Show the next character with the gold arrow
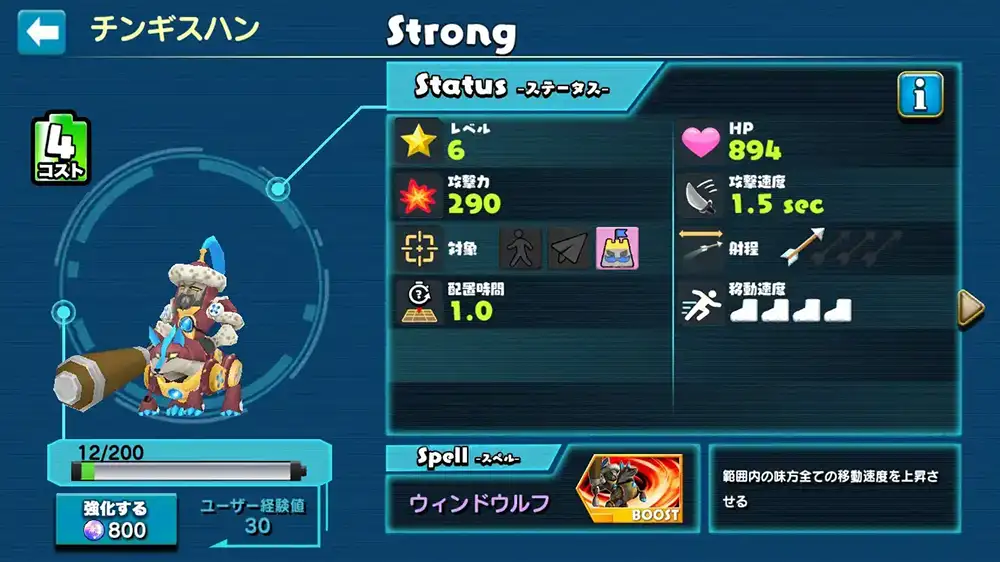Image resolution: width=1000 pixels, height=562 pixels. (x=970, y=309)
